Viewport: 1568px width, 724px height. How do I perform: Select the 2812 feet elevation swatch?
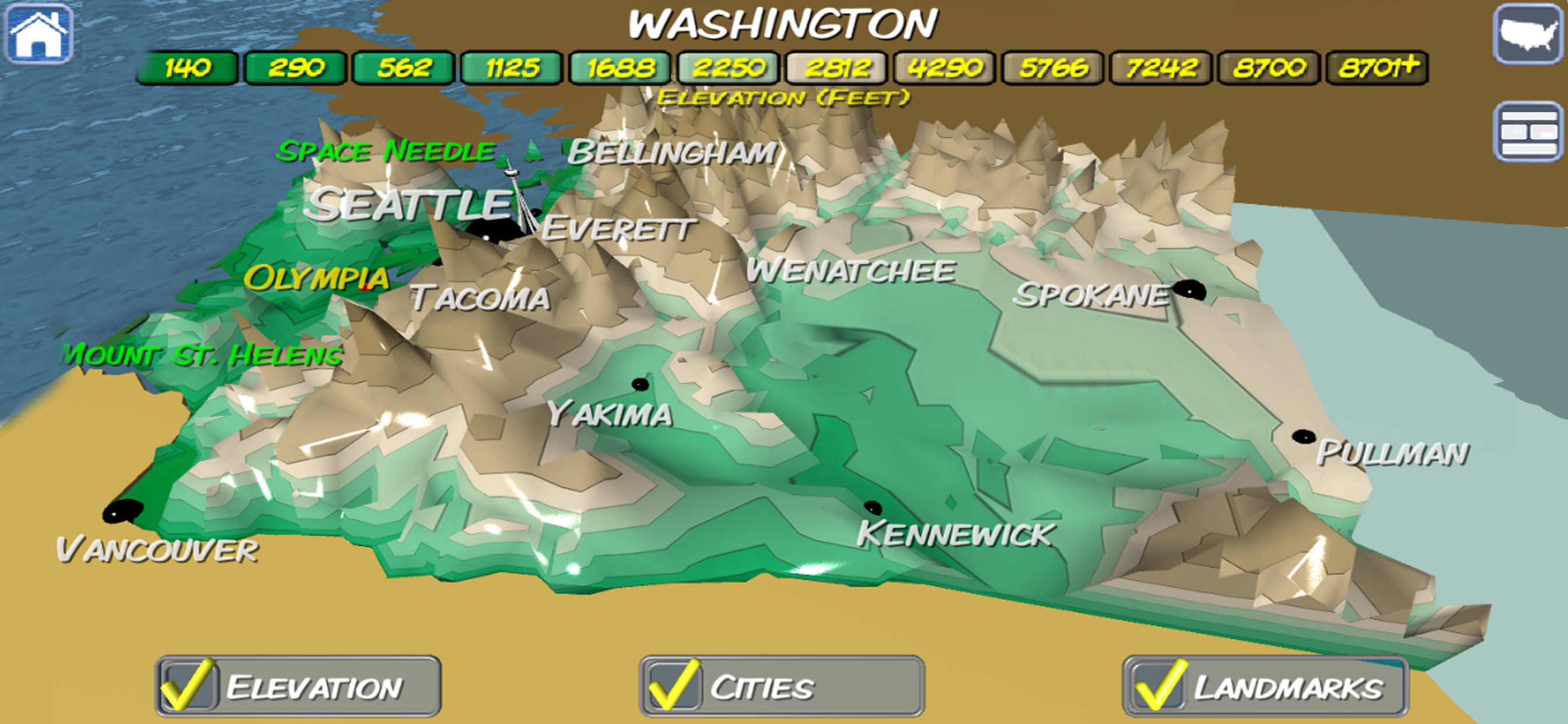pyautogui.click(x=836, y=68)
